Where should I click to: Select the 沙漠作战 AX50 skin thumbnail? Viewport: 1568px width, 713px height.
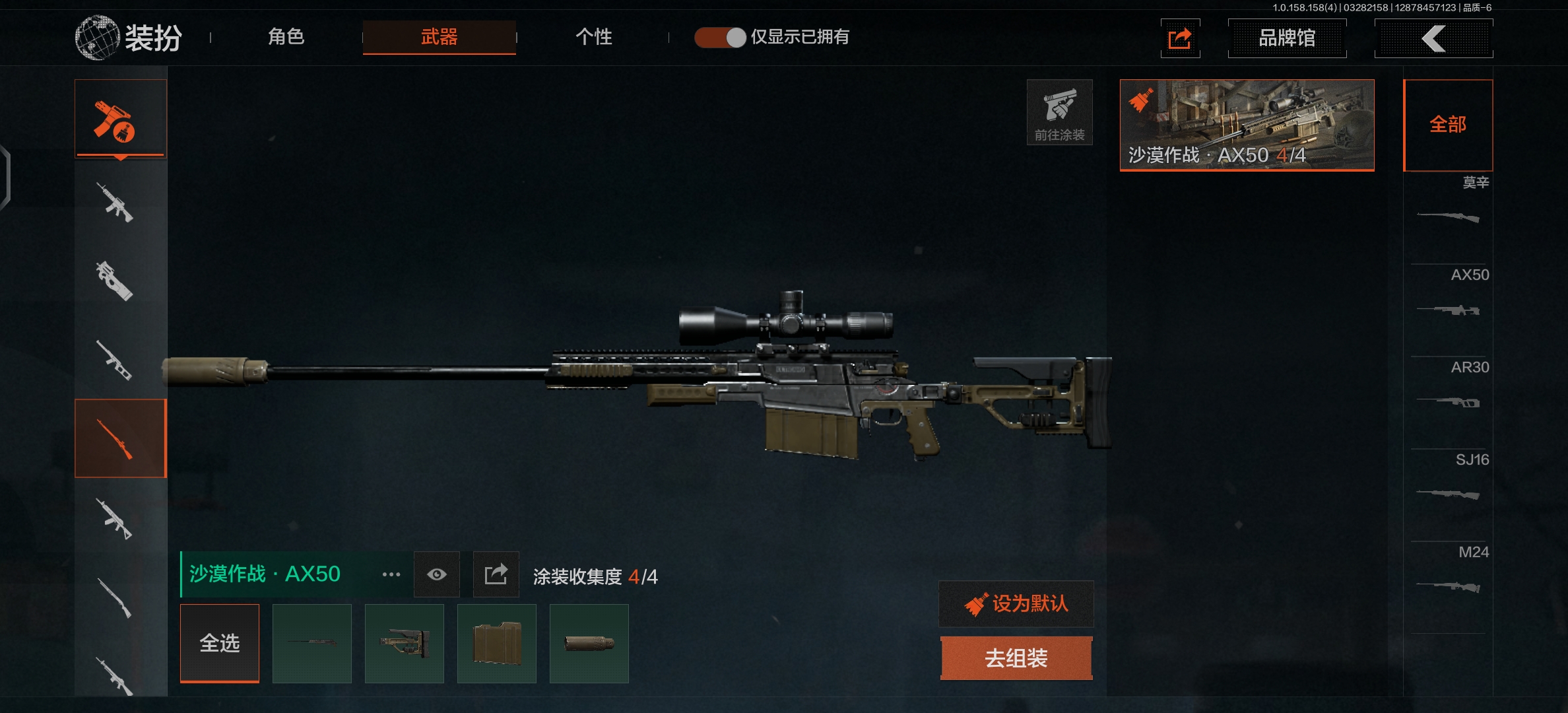click(1247, 125)
